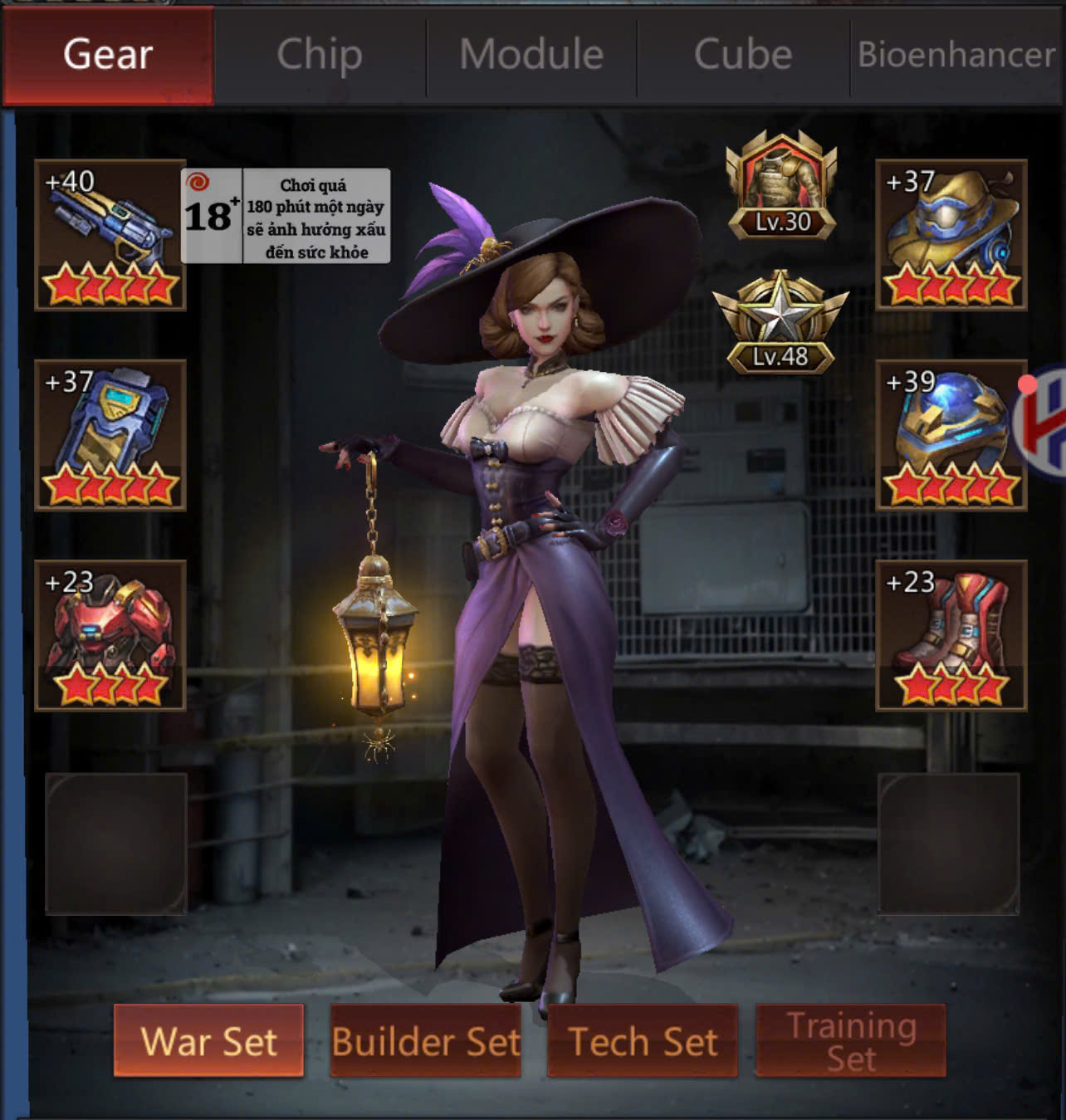The height and width of the screenshot is (1120, 1066).
Task: Click the Lv.48 silver star badge
Action: [780, 322]
